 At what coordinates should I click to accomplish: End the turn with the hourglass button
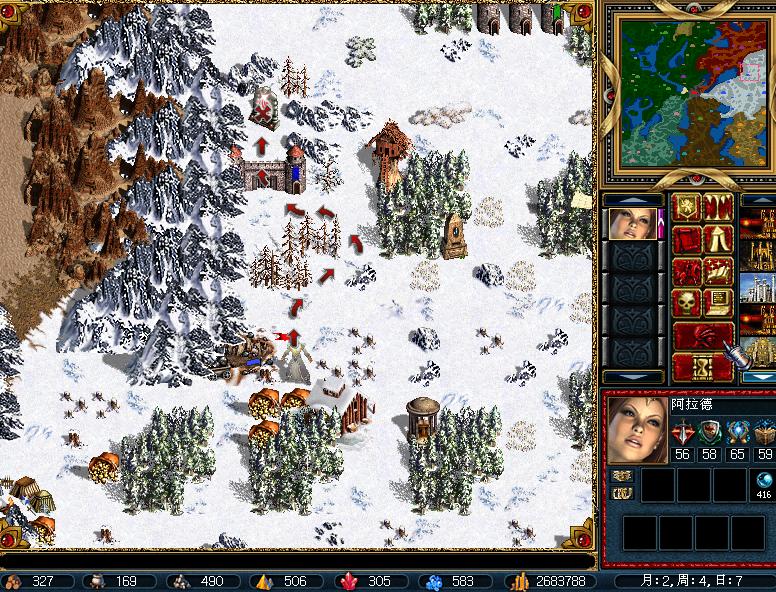pyautogui.click(x=703, y=366)
